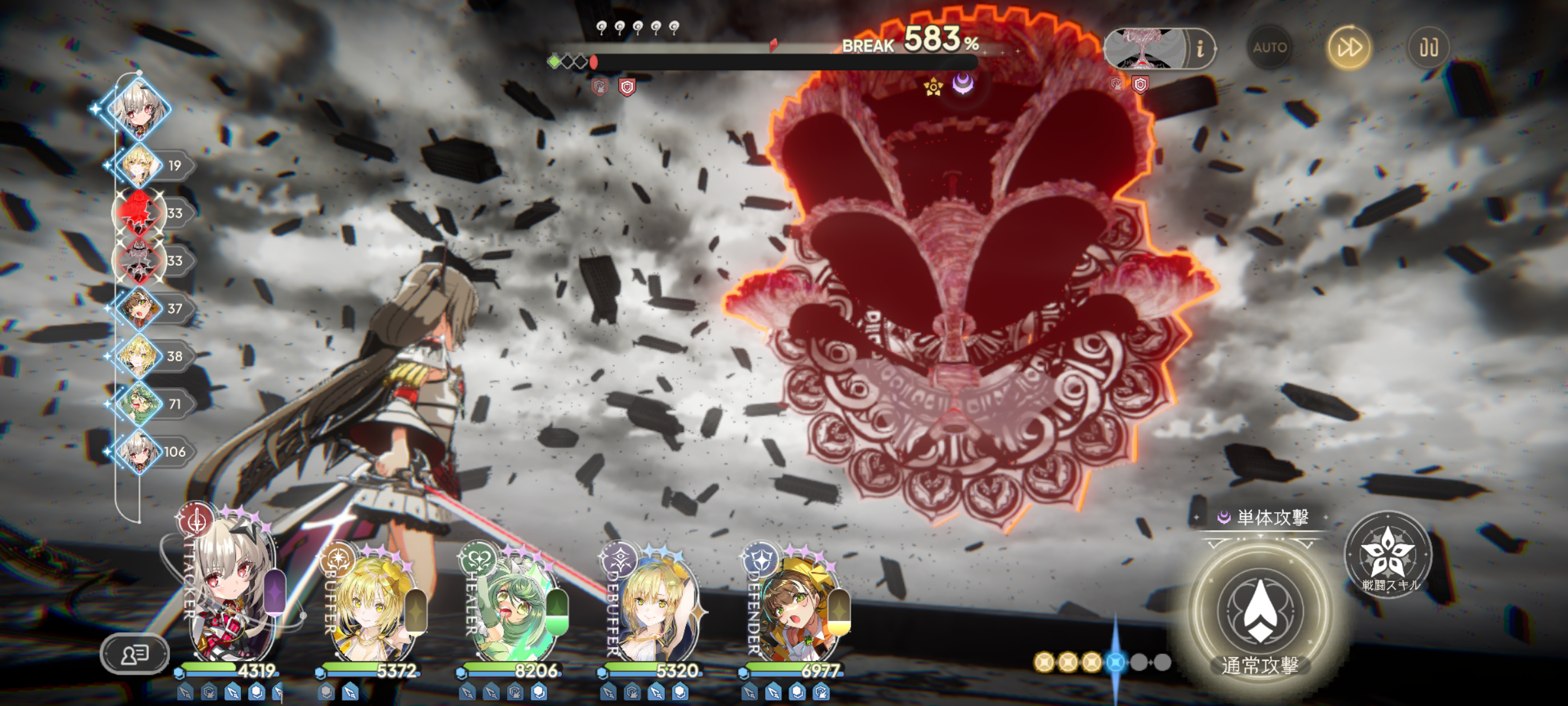This screenshot has height=706, width=1568.
Task: Activate the fast-forward speed button
Action: pos(1348,48)
